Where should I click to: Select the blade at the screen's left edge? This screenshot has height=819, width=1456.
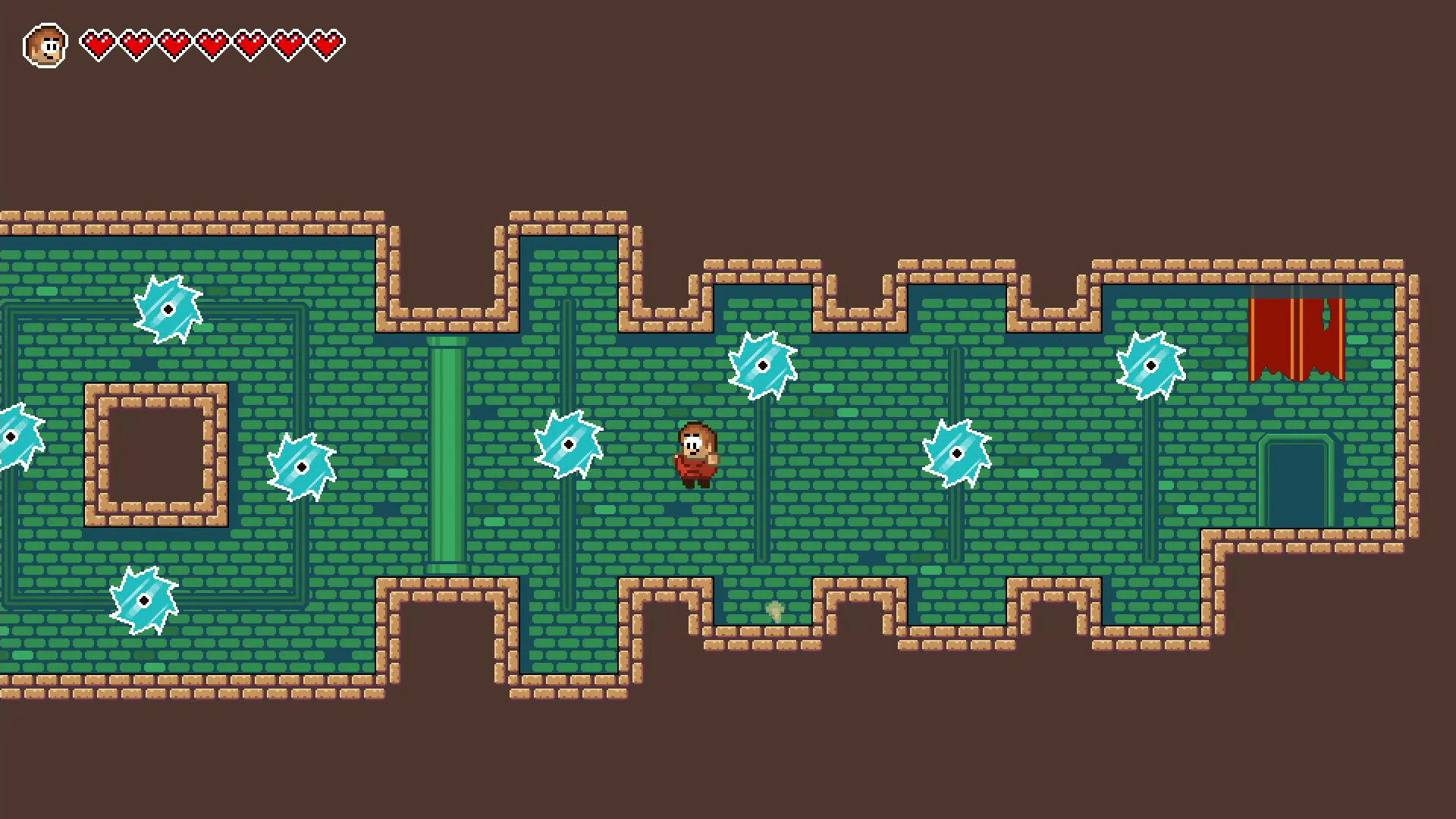11,438
